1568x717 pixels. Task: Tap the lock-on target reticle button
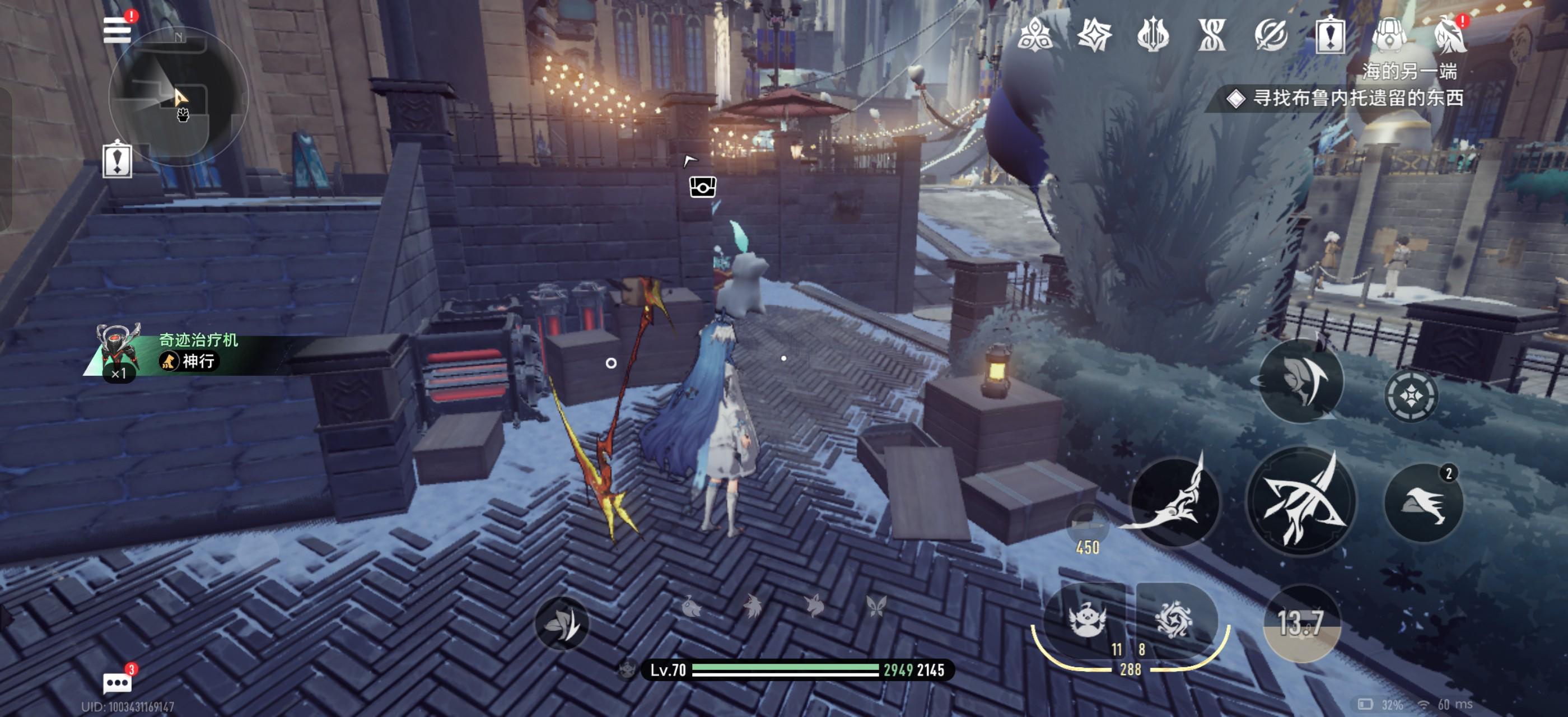pos(1411,396)
